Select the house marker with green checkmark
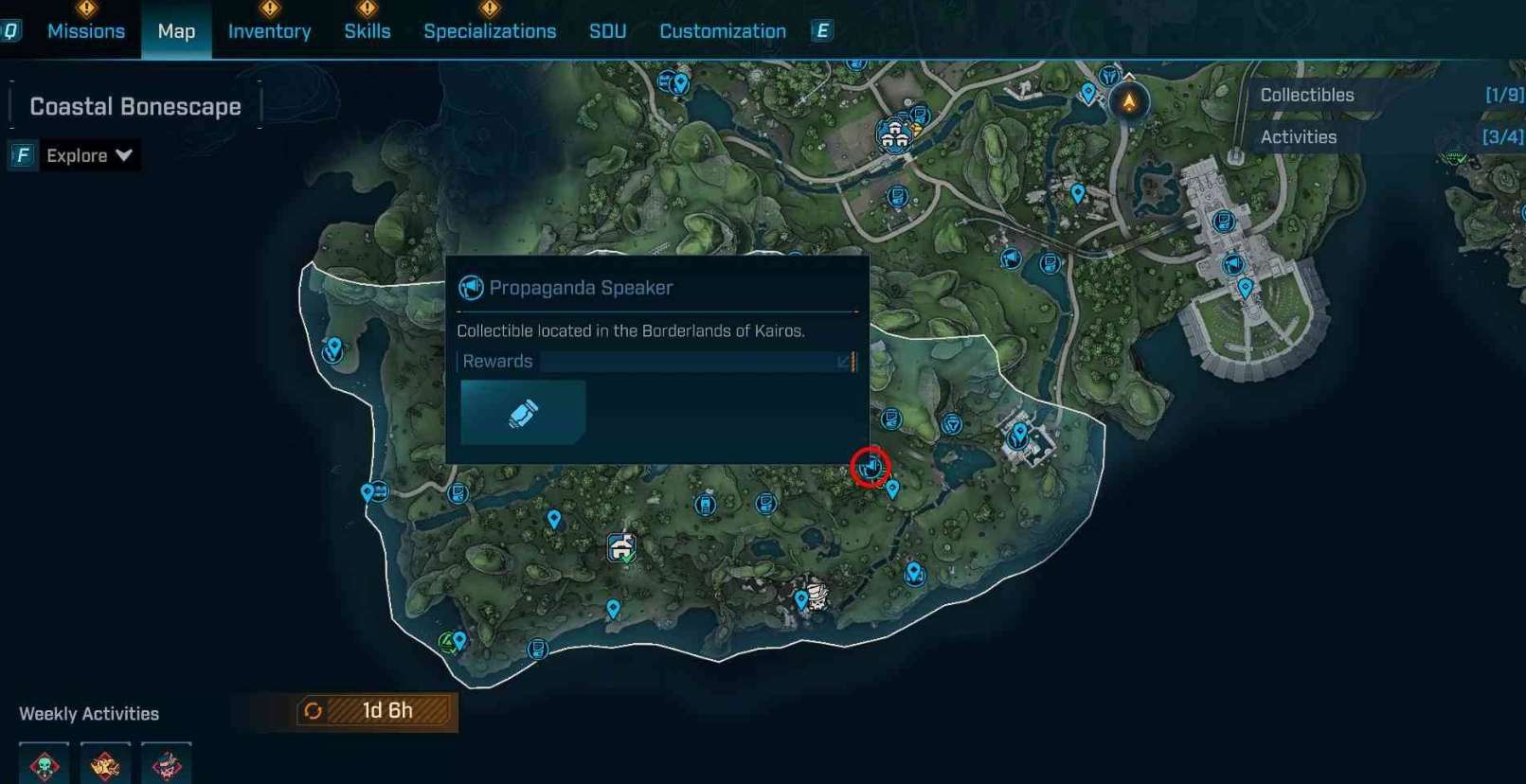This screenshot has width=1526, height=784. coord(621,547)
